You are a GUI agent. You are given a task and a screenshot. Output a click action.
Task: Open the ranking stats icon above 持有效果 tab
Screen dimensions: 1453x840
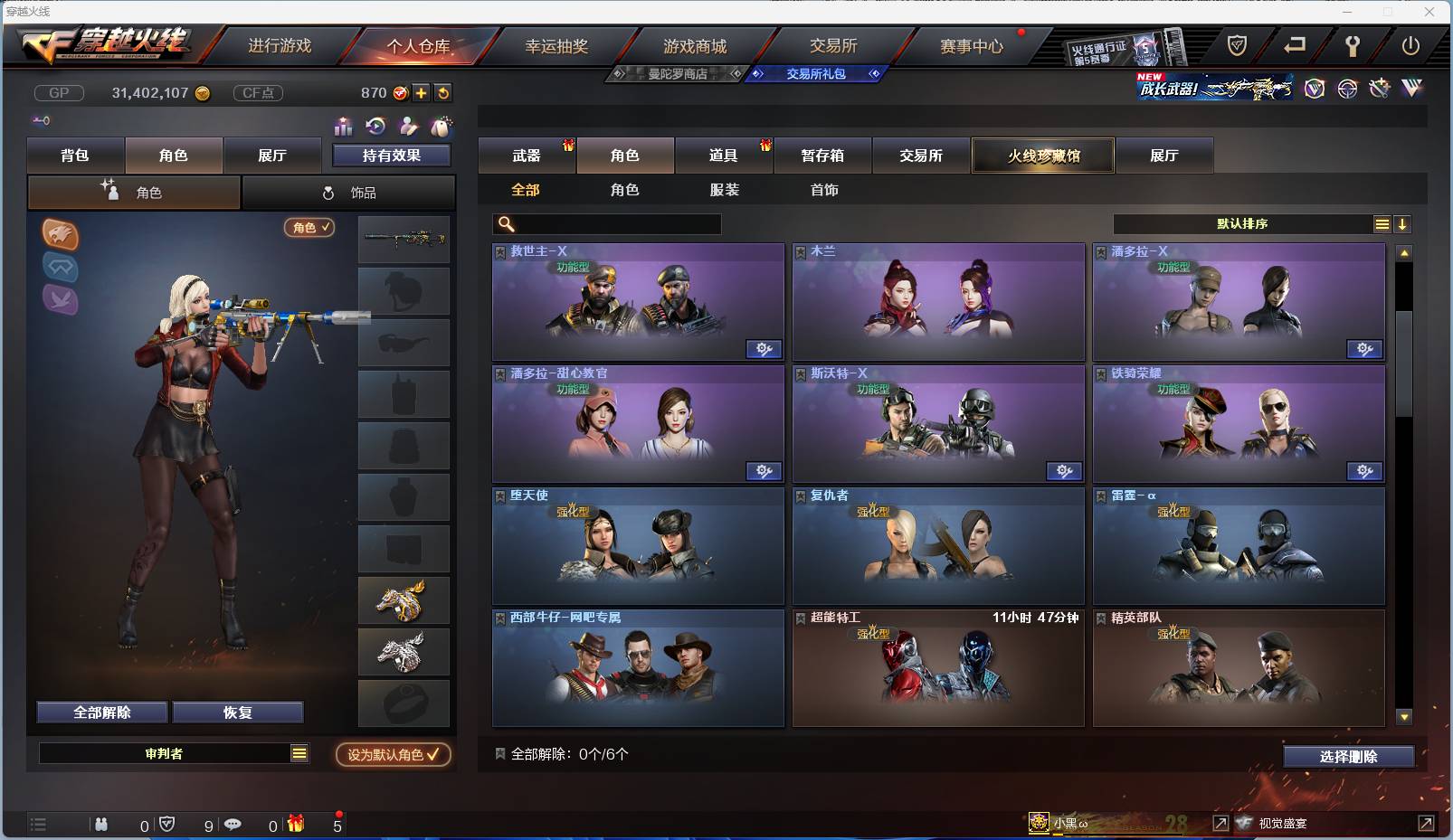pos(344,125)
